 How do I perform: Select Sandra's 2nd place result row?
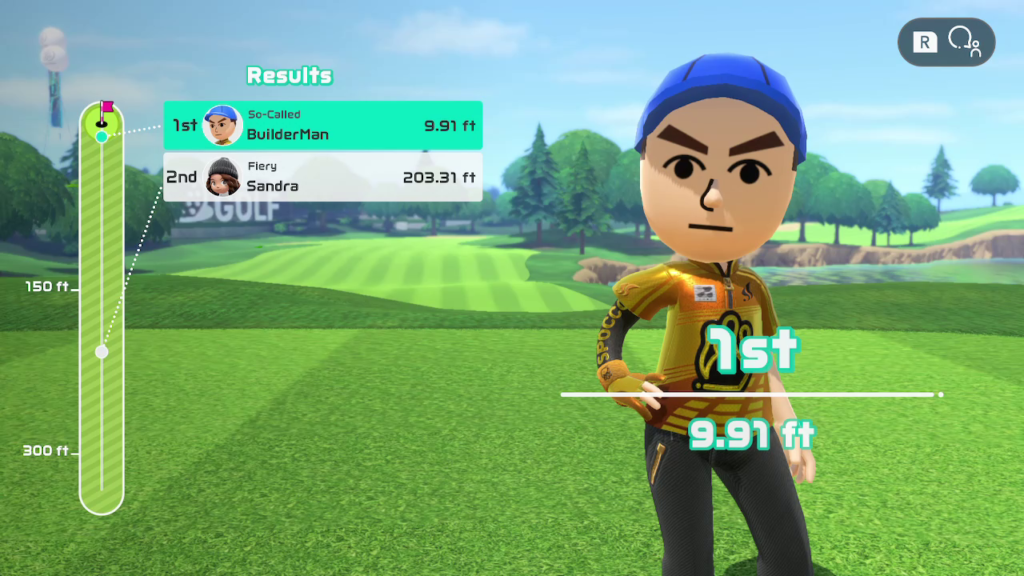[322, 177]
